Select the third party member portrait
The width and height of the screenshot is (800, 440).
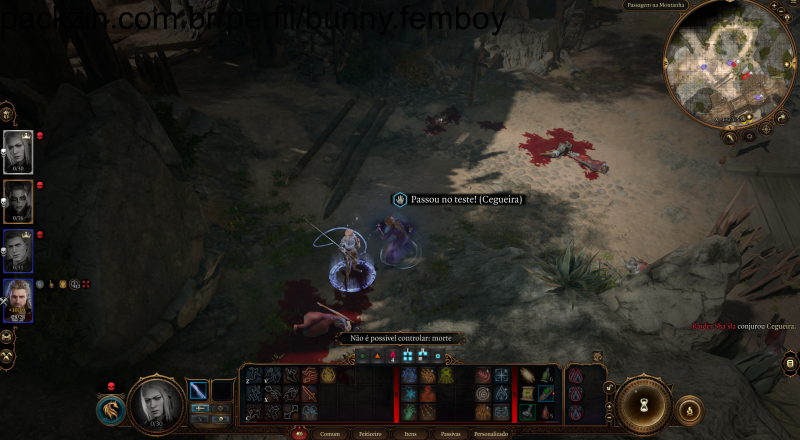18,250
